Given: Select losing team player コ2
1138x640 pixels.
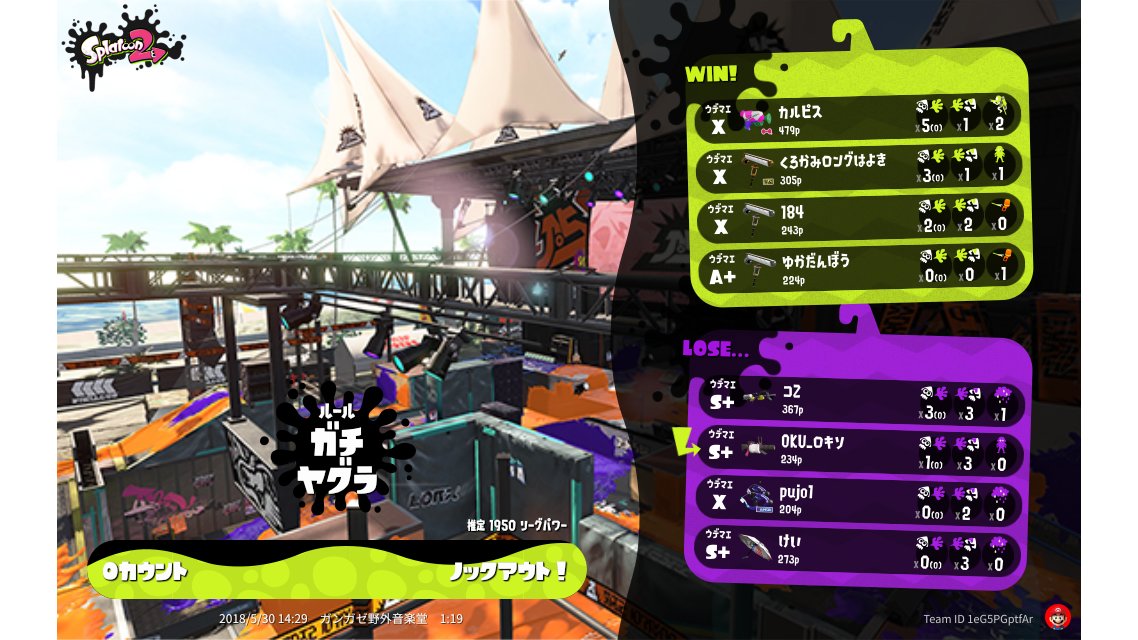Looking at the screenshot, I should tap(858, 398).
